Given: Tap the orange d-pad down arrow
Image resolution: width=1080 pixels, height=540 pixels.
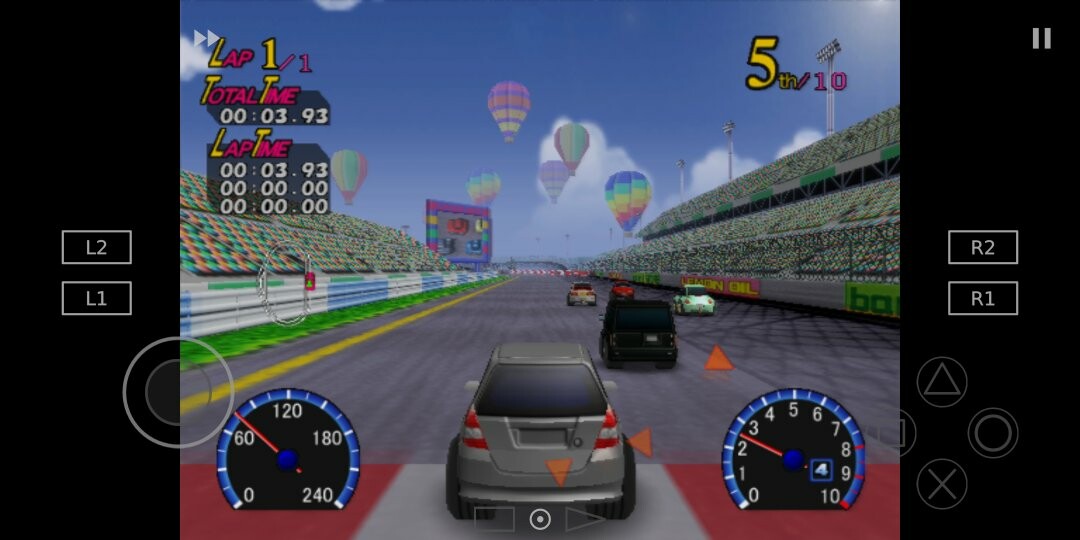Looking at the screenshot, I should click(558, 471).
